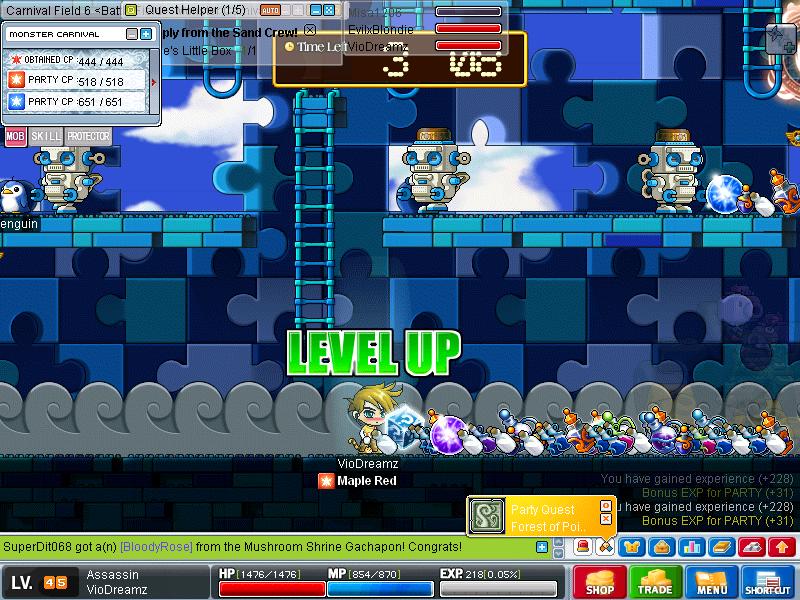Switch to the PROTECTOR tab
Viewport: 800px width, 600px height.
(88, 137)
